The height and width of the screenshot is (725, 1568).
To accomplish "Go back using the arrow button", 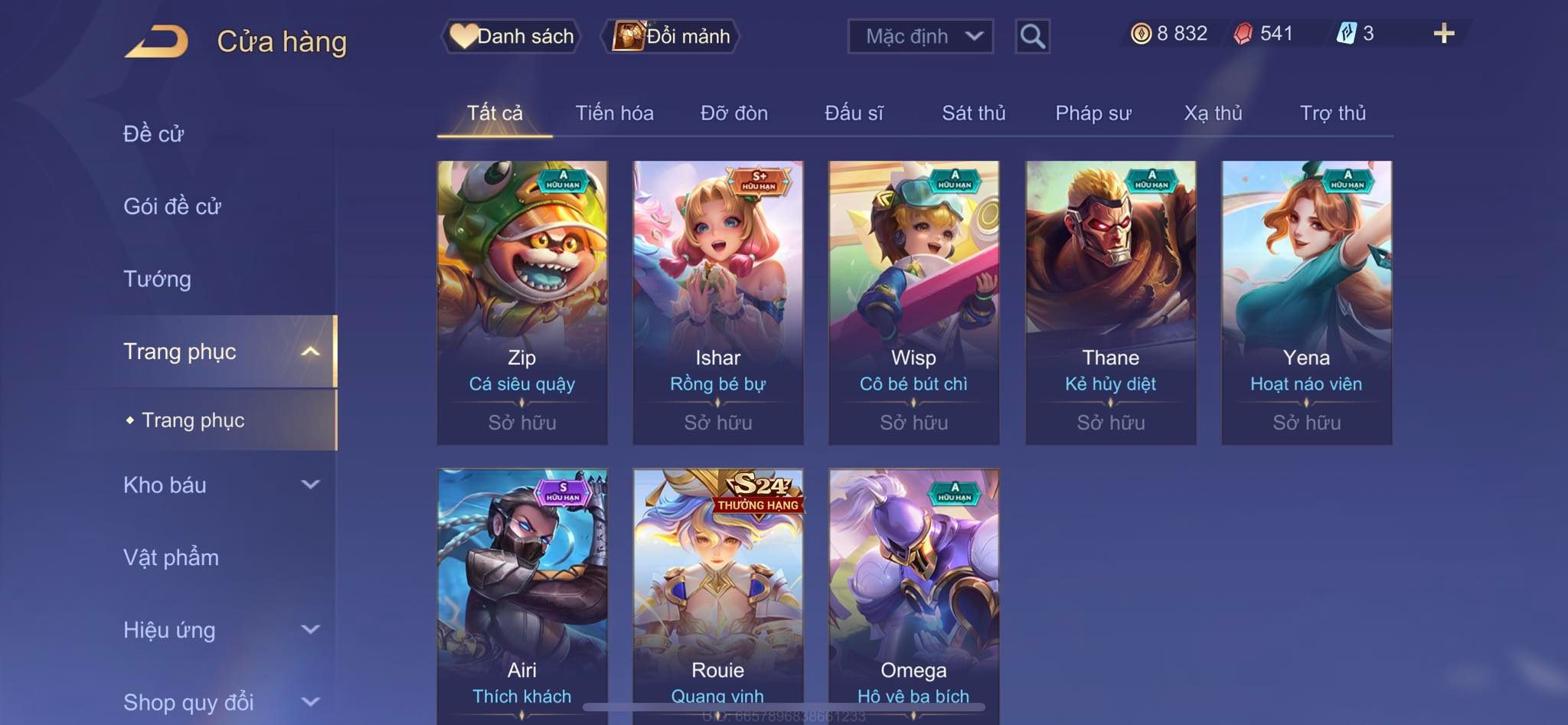I will coord(157,41).
